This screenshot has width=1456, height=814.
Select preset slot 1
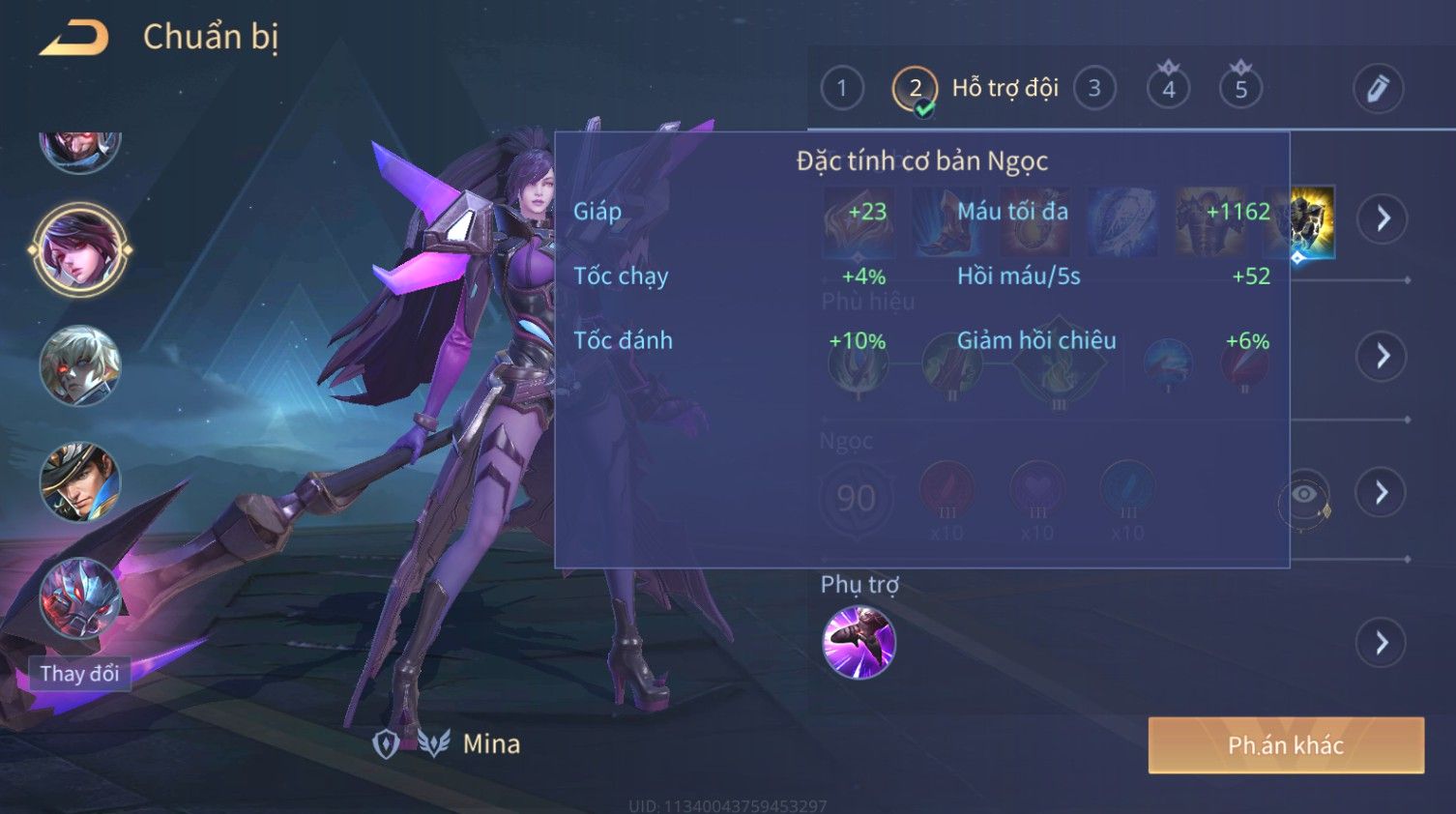coord(842,89)
